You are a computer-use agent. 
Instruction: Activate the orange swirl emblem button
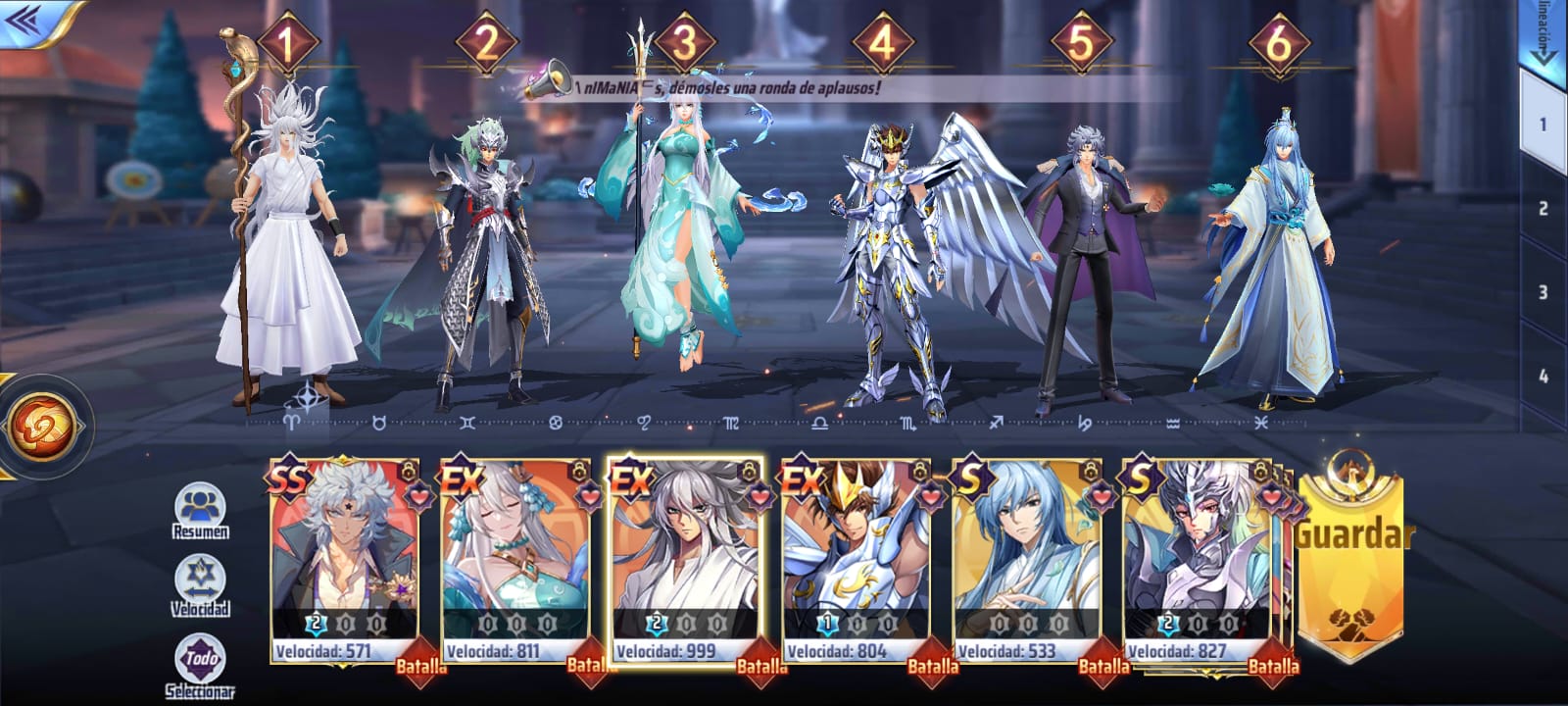(42, 427)
